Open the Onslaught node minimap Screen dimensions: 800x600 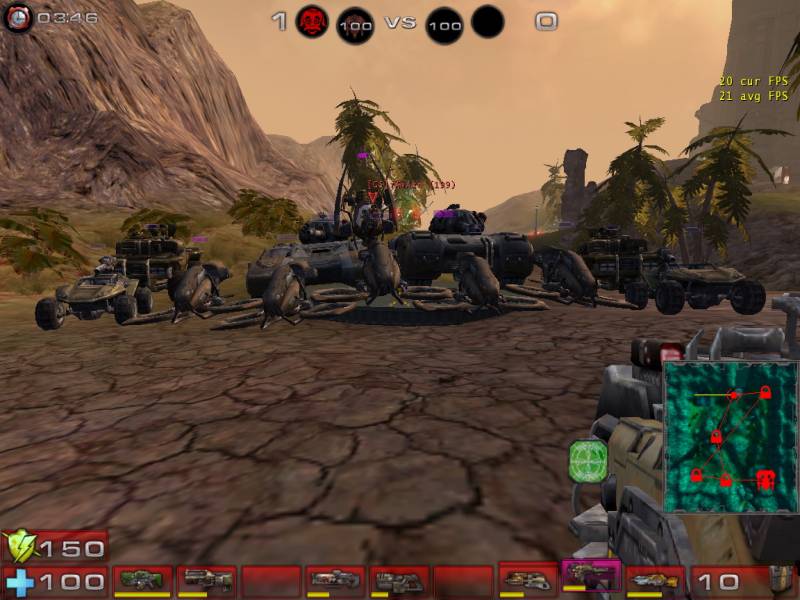[x=730, y=437]
